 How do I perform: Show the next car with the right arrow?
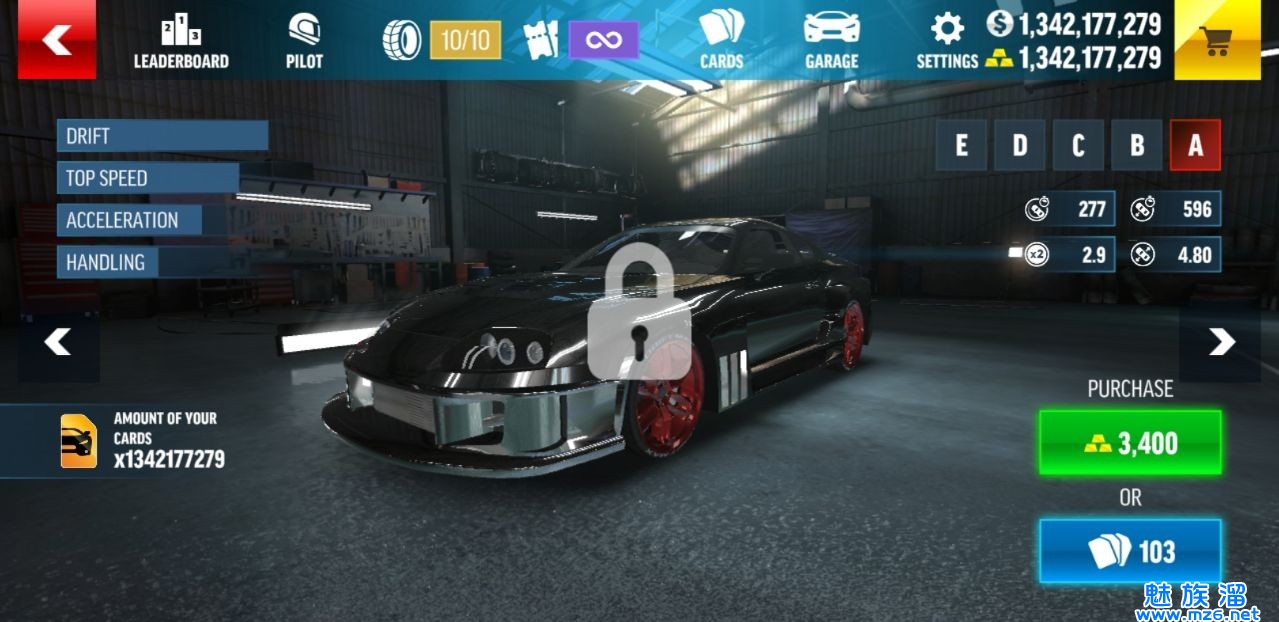(1220, 343)
